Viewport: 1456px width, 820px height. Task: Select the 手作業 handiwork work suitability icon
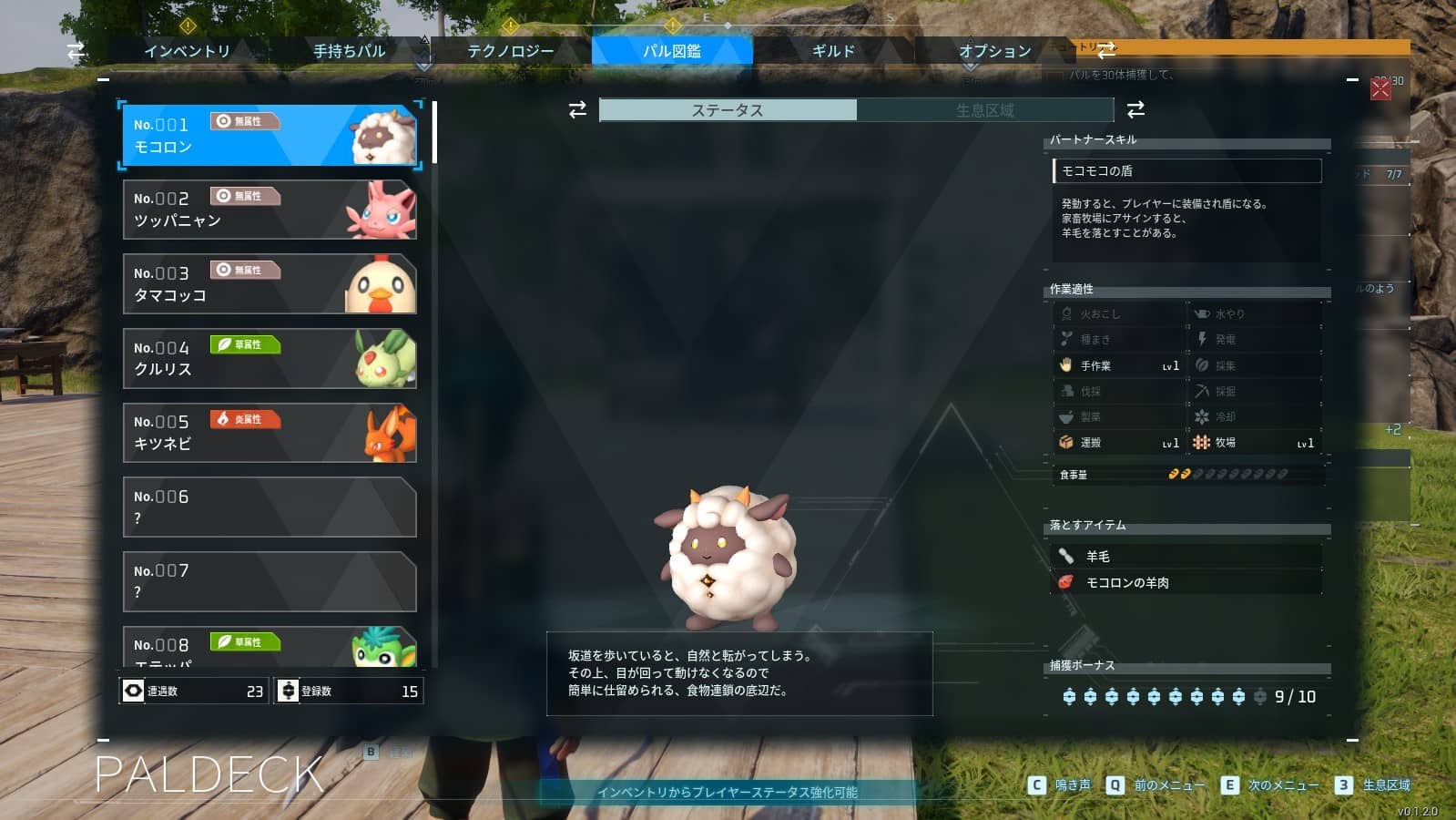click(x=1065, y=365)
